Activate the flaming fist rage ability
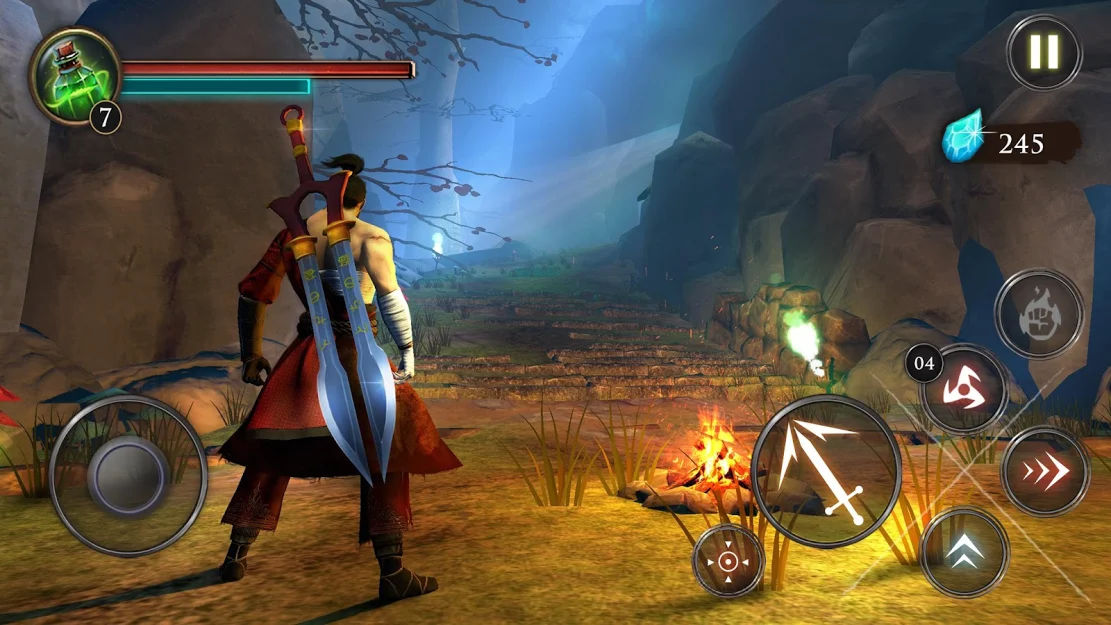The image size is (1111, 625). click(x=1039, y=314)
